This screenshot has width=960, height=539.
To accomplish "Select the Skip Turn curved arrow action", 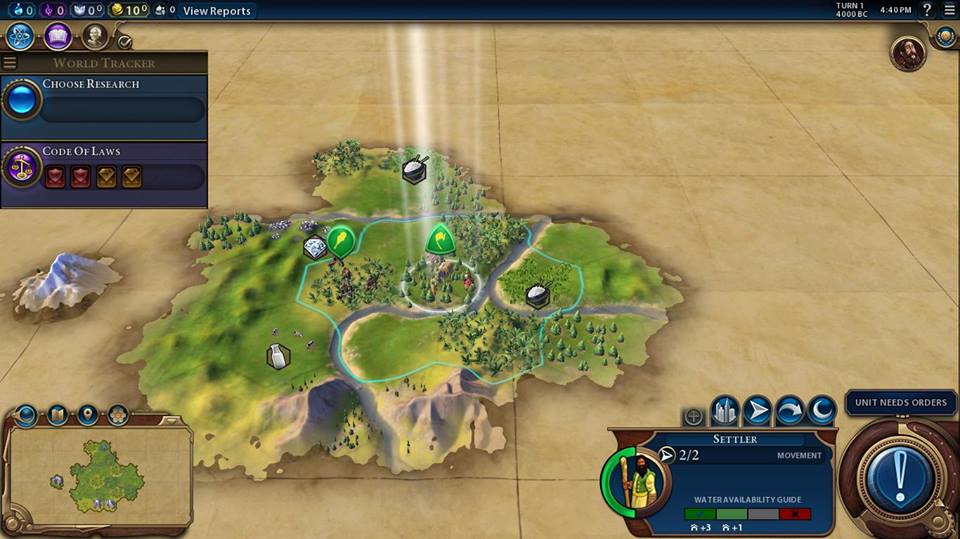I will [790, 410].
